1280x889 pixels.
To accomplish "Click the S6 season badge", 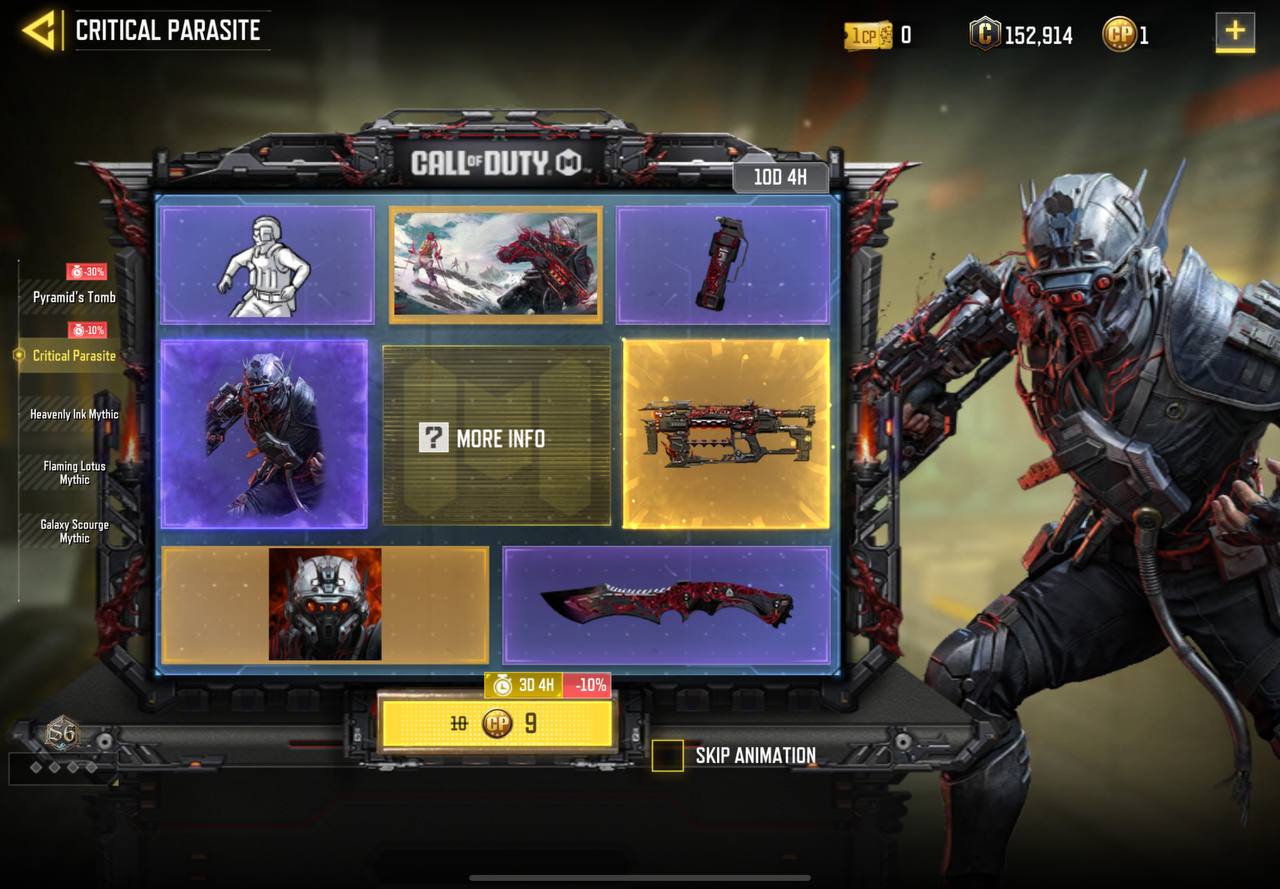I will [x=62, y=735].
